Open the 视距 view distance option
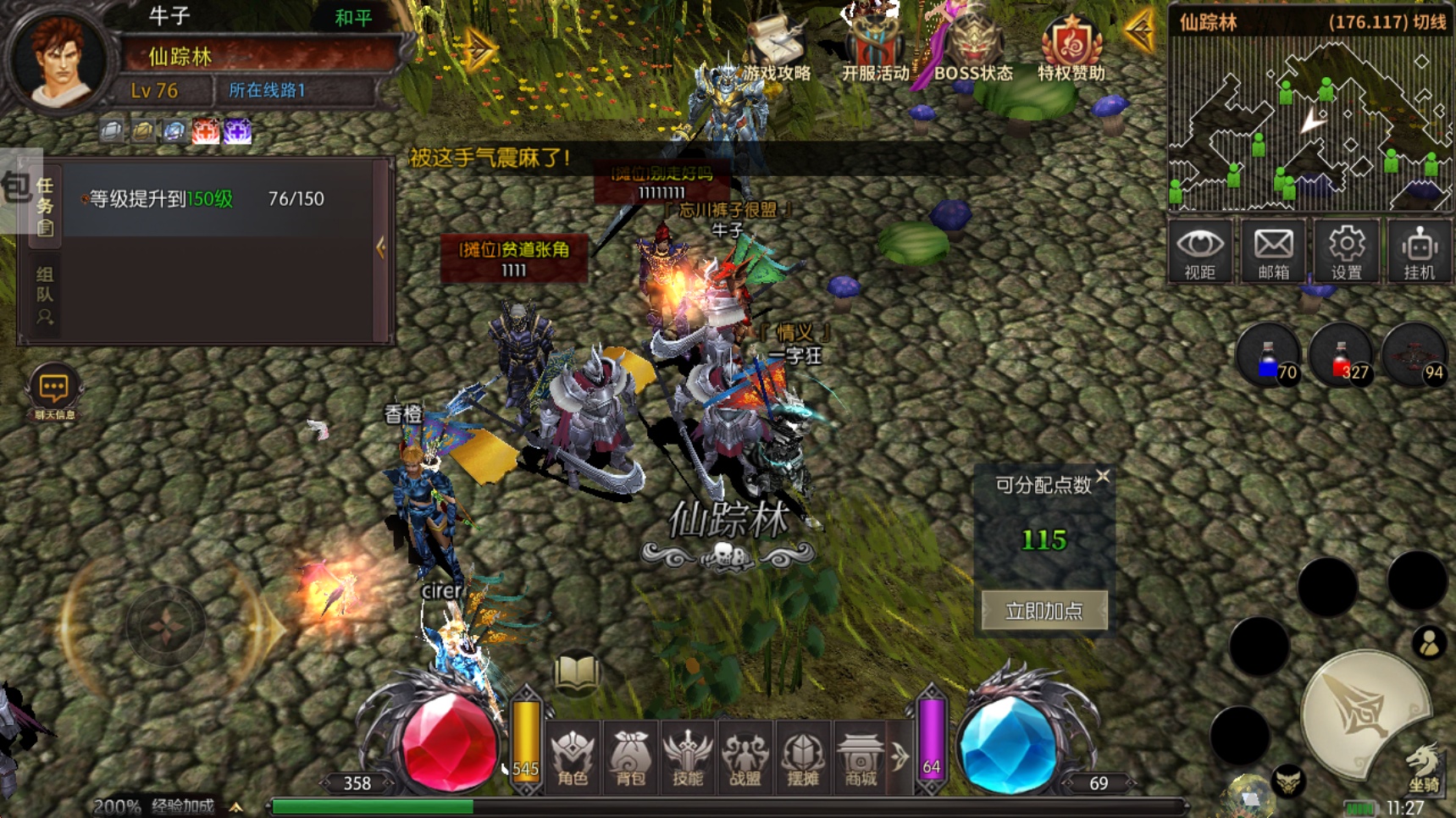 point(1199,251)
